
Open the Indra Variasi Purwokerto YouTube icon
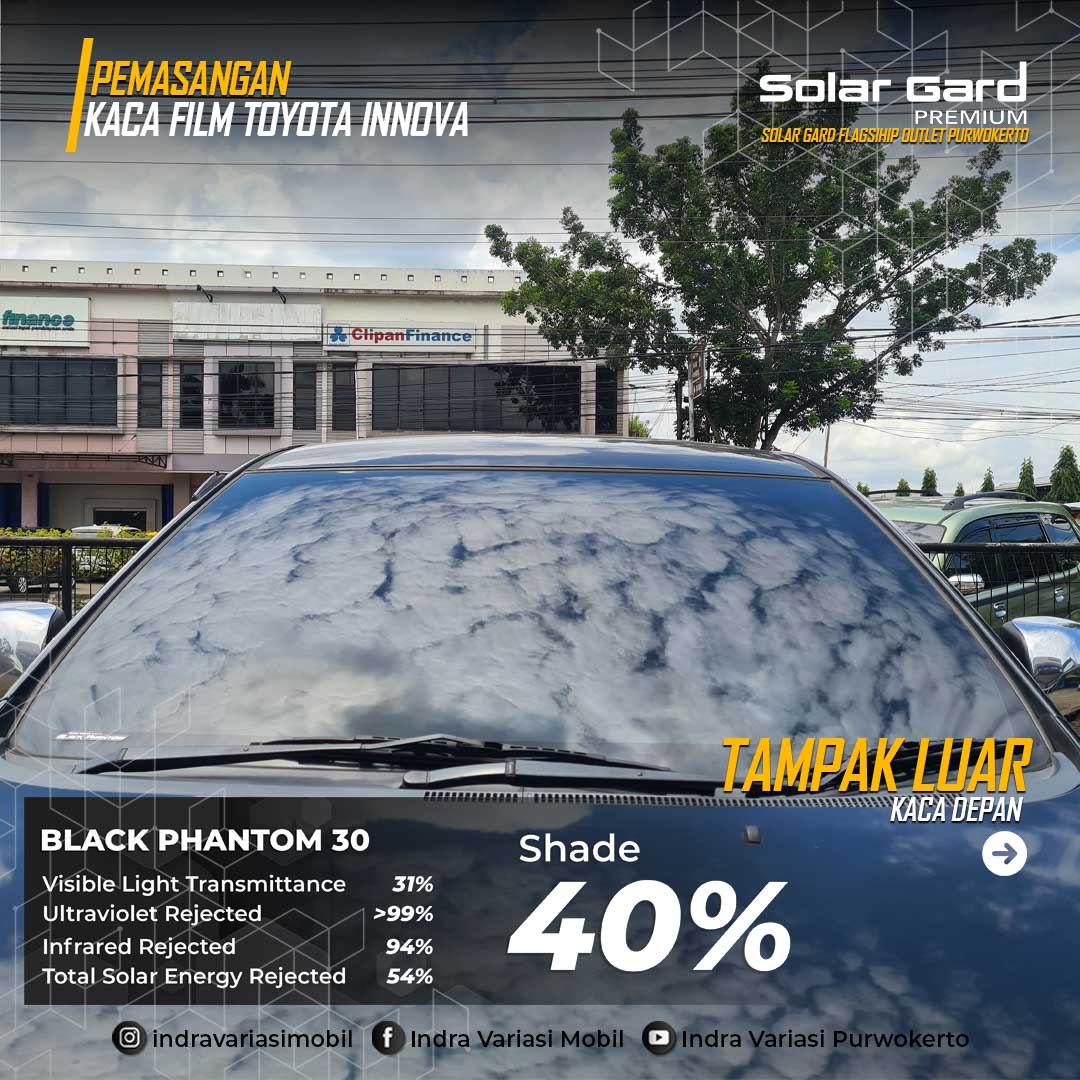(x=658, y=1039)
